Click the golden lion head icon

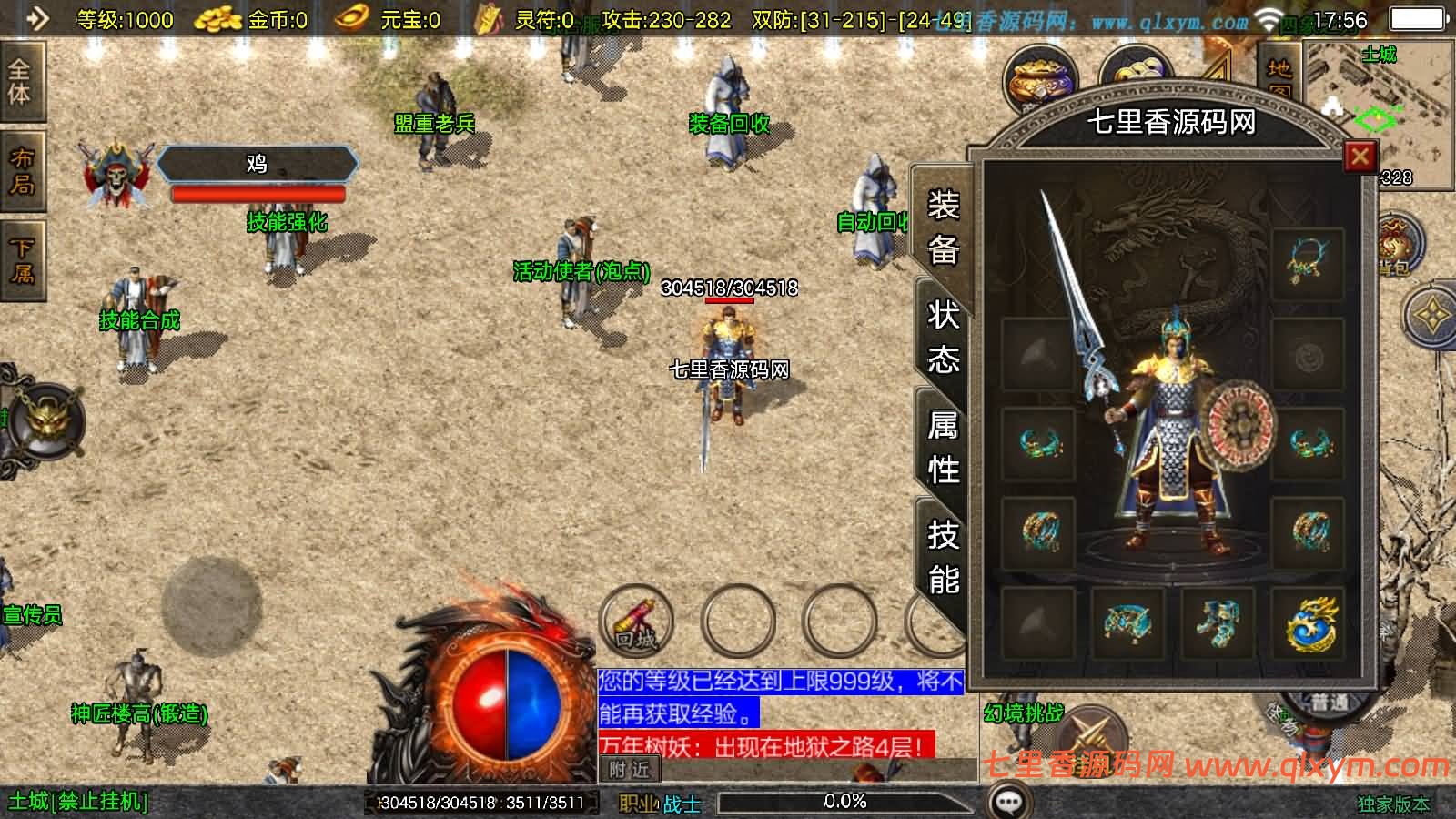coord(47,420)
